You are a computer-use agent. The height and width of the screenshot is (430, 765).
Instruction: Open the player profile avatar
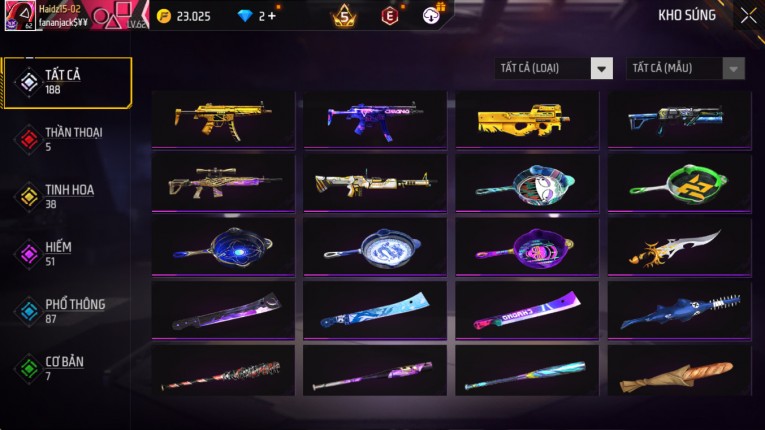[x=18, y=16]
